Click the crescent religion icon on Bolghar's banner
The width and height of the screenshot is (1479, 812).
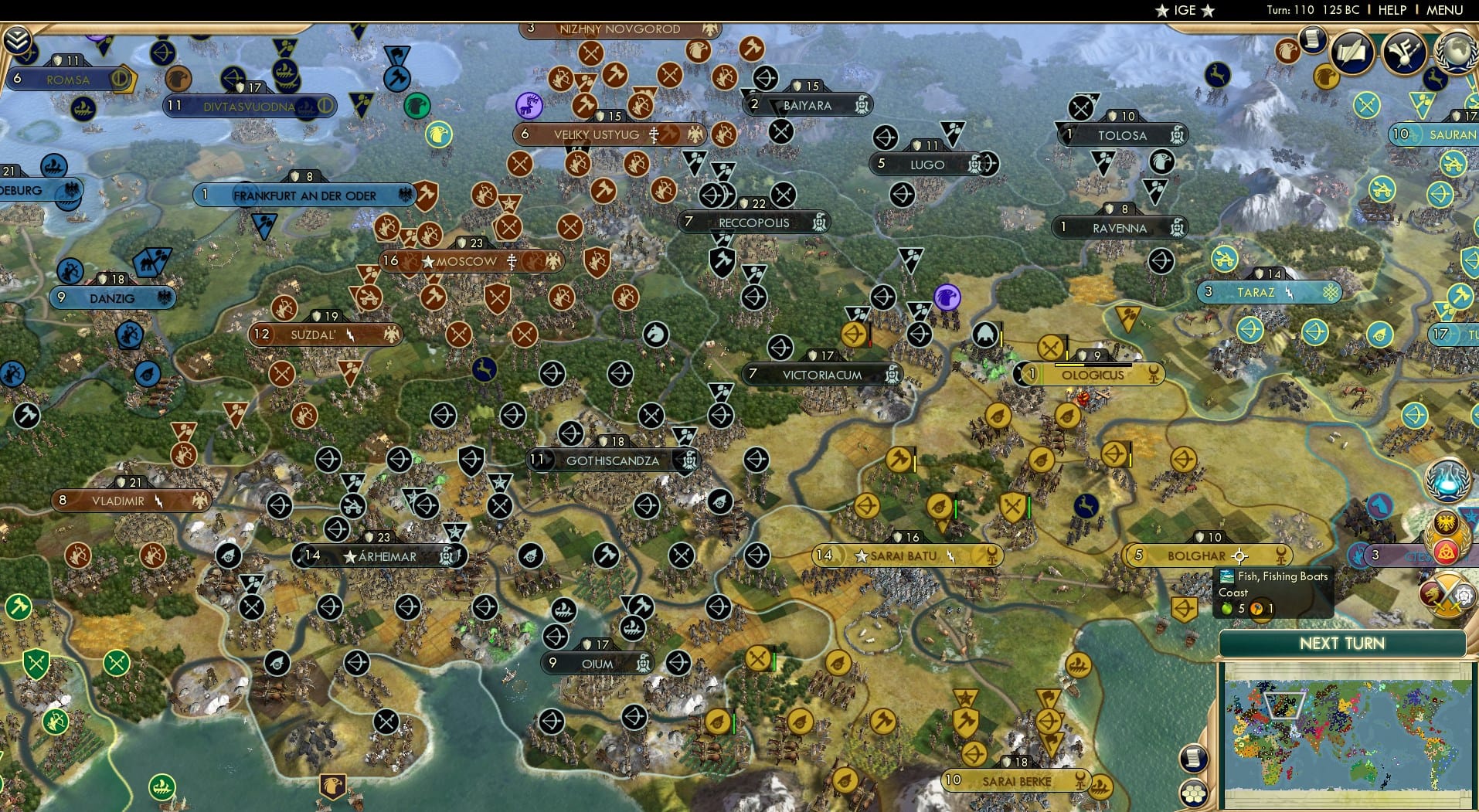tap(1282, 555)
